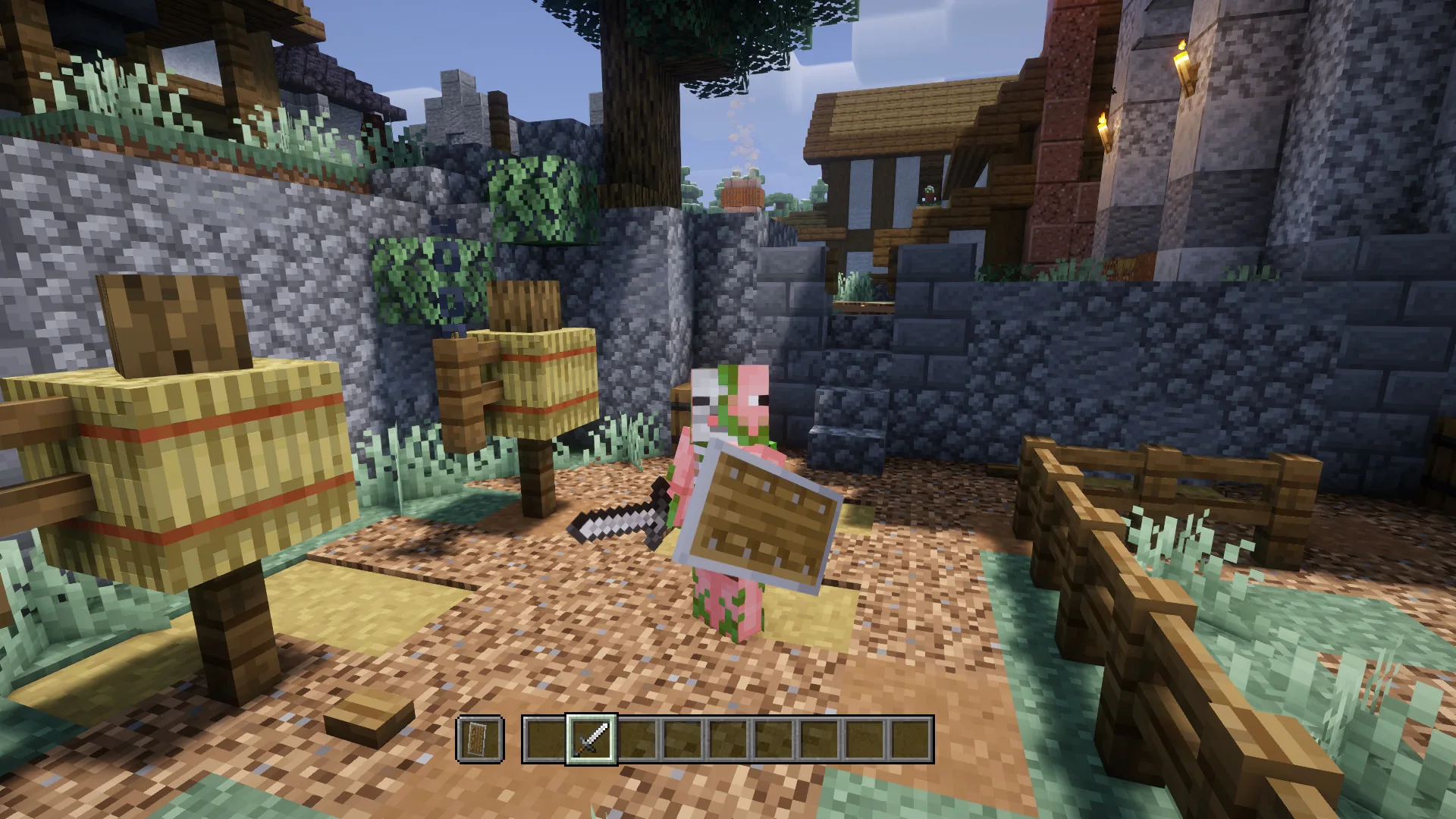The height and width of the screenshot is (819, 1456).
Task: Click the crosshair at screen center
Action: [x=728, y=409]
